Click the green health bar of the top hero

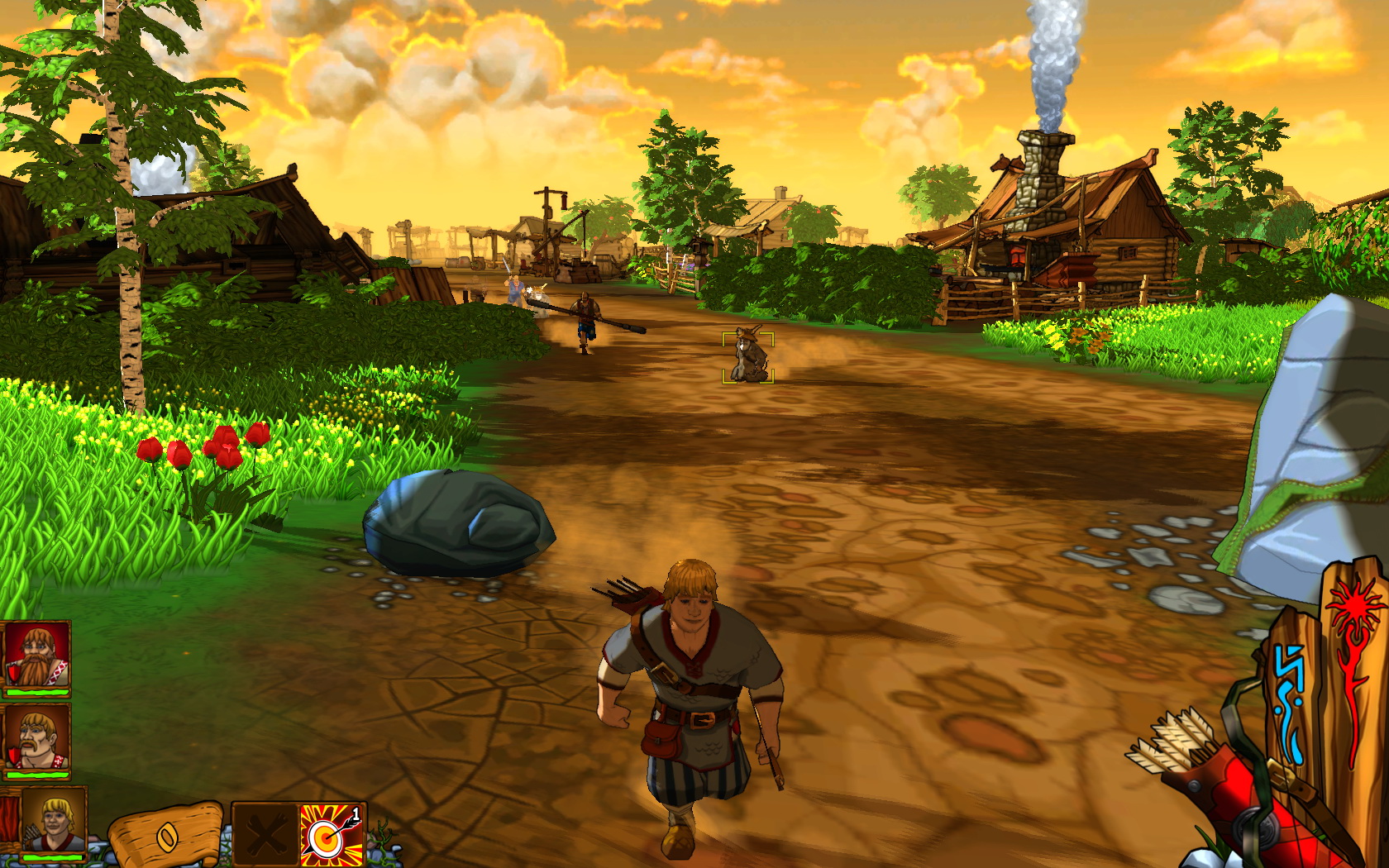pos(36,691)
